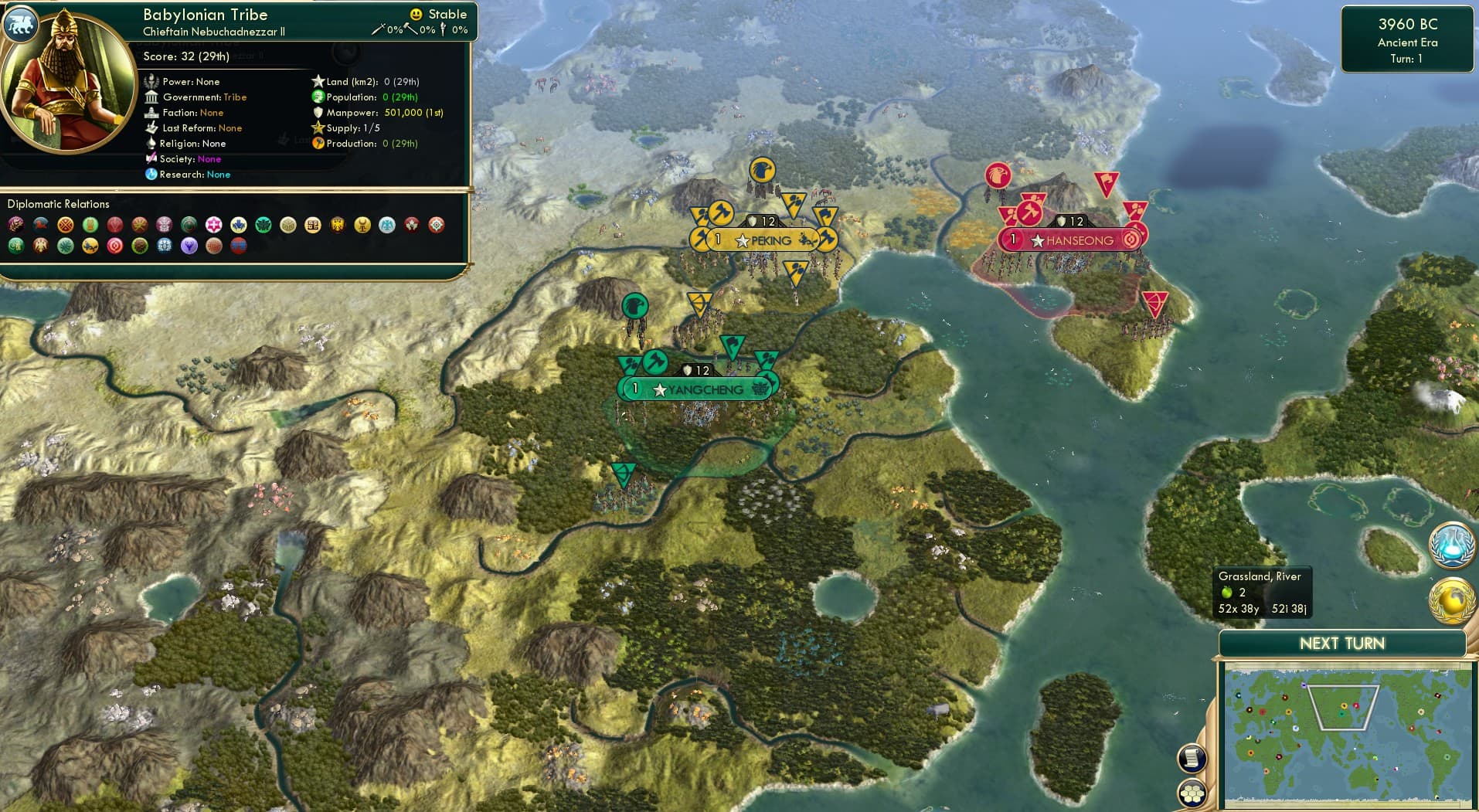The height and width of the screenshot is (812, 1479).
Task: Click the 'None' link beside Research
Action: pos(219,175)
